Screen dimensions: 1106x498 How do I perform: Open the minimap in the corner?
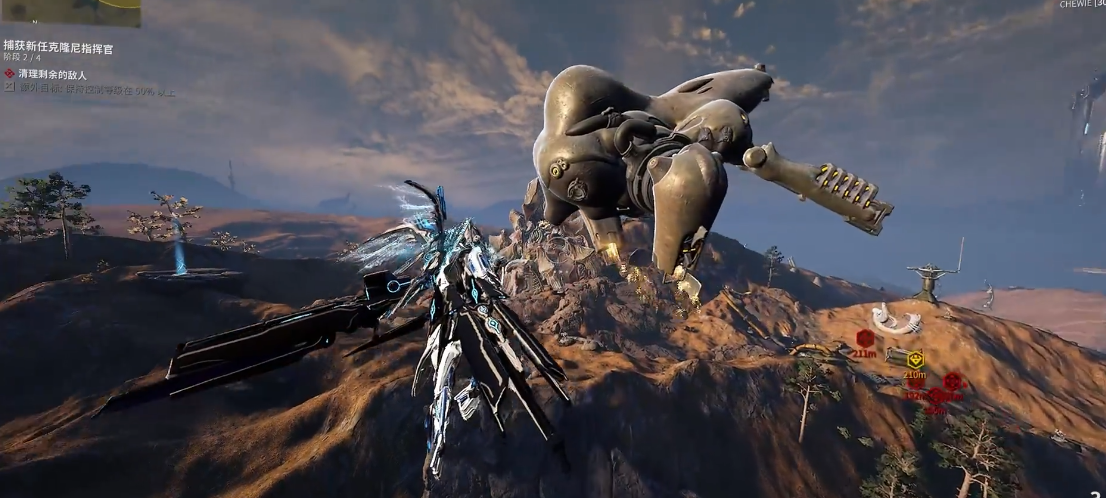click(x=70, y=12)
